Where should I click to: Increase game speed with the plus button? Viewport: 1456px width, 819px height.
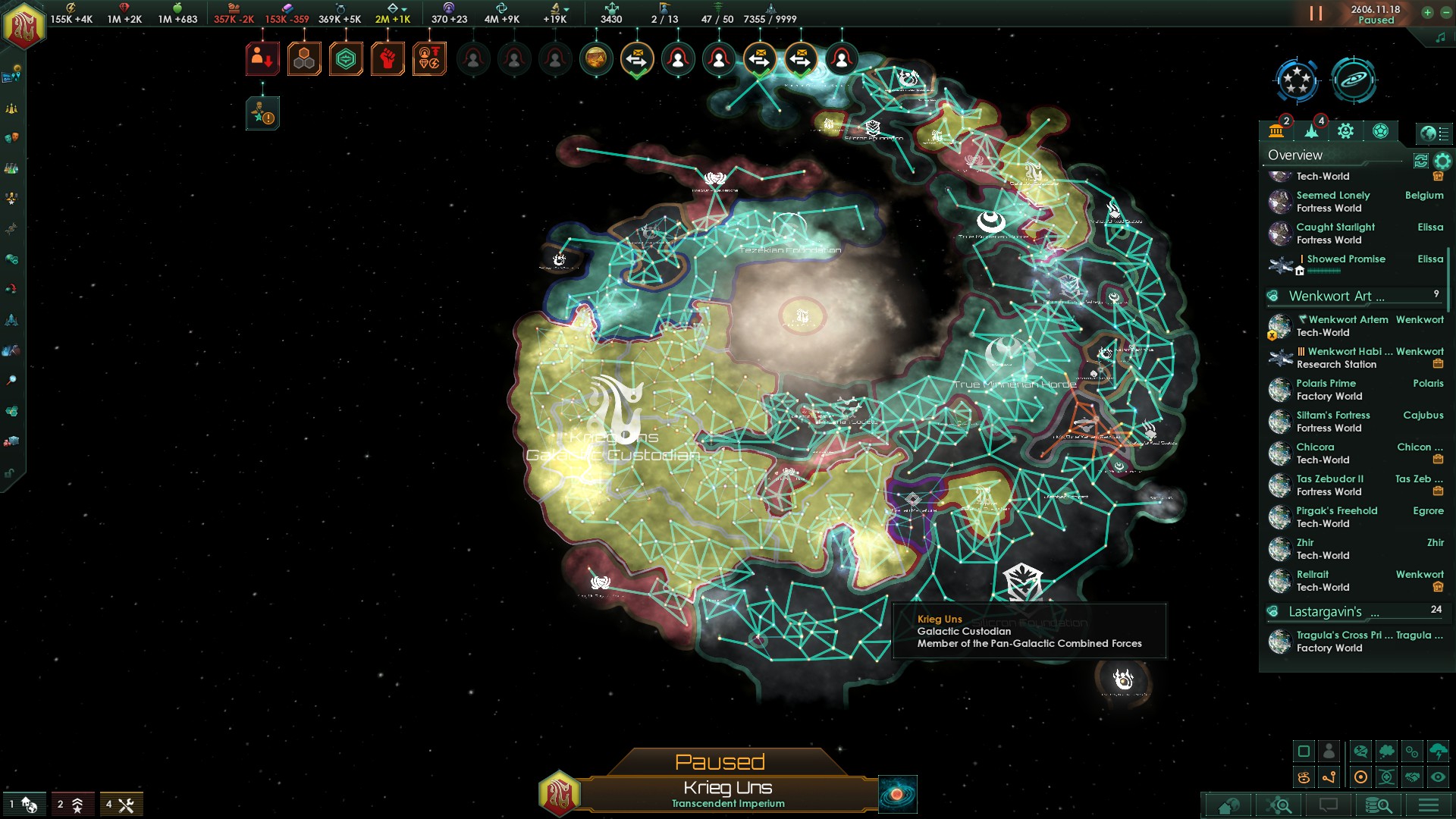[x=1427, y=12]
